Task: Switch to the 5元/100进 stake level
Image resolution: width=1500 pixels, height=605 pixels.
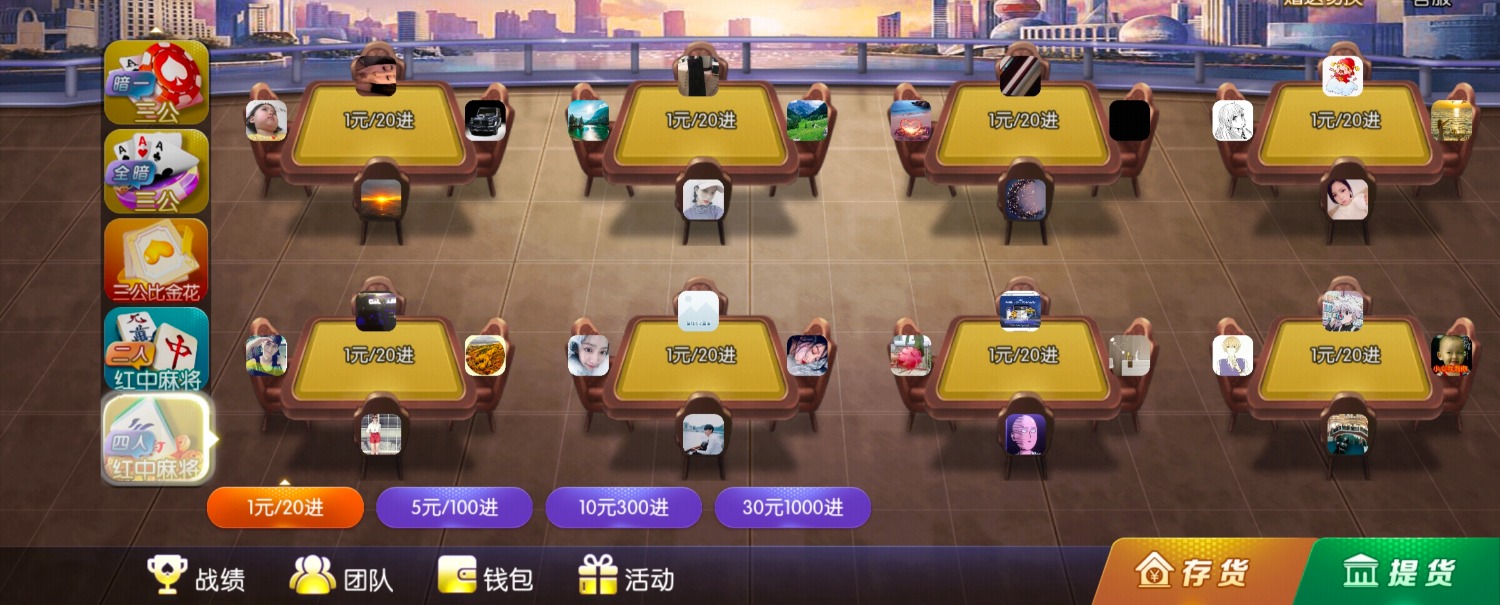Action: pos(454,507)
